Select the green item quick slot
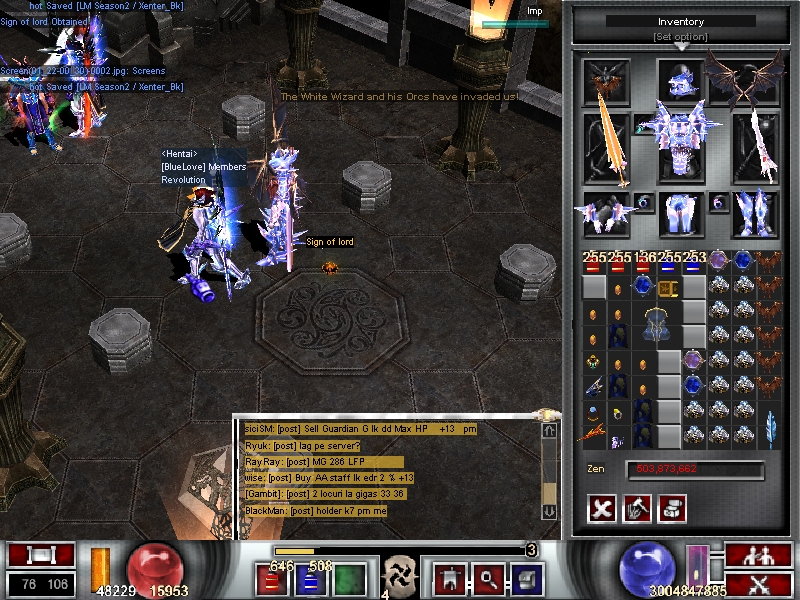800x600 pixels. [347, 580]
